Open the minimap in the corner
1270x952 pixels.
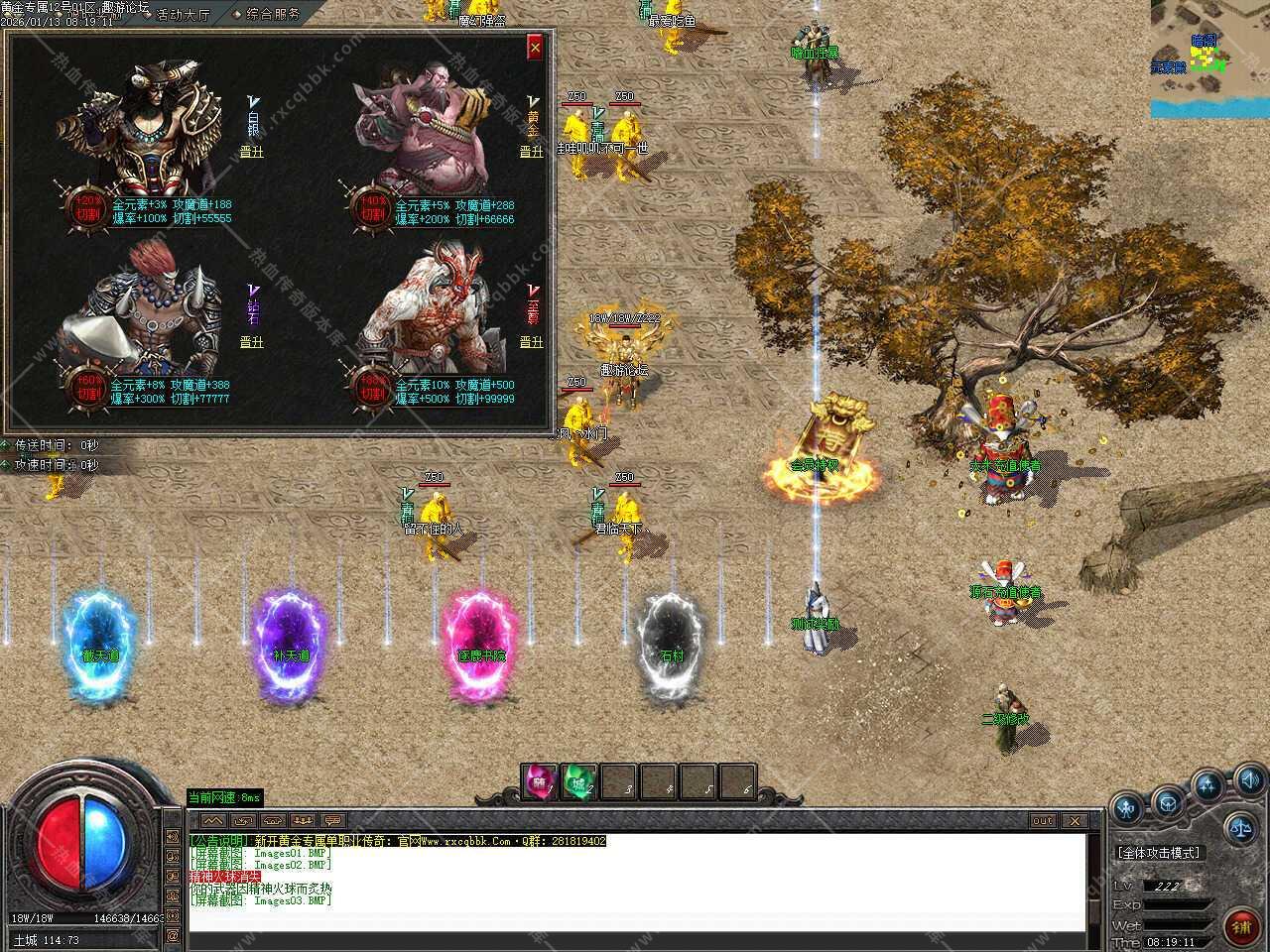coord(1209,59)
